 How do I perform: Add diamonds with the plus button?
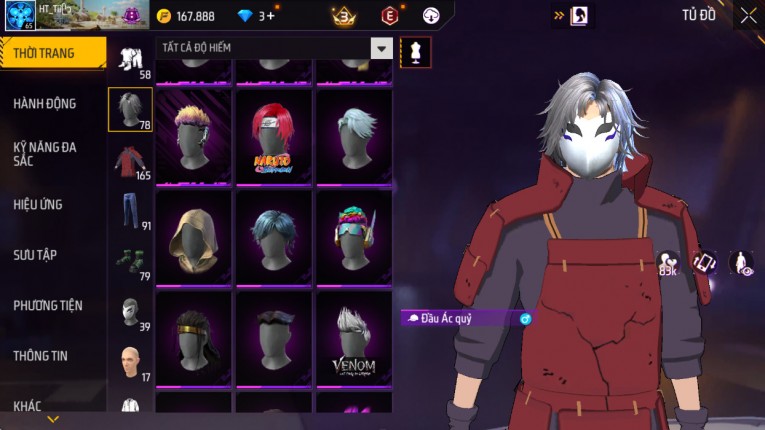[270, 16]
